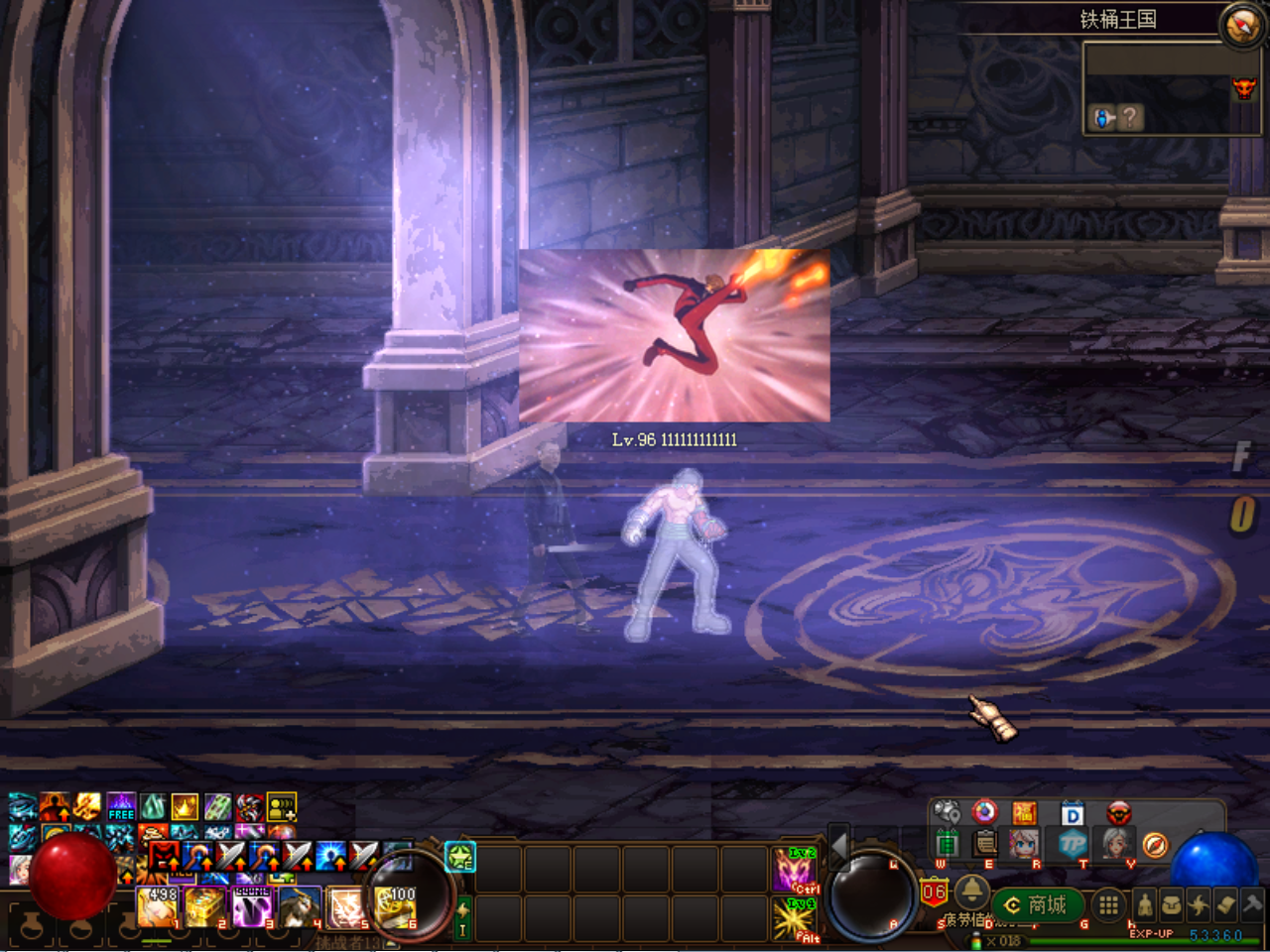Open the inventory bag icon next to character icon
The width and height of the screenshot is (1270, 952).
[x=1174, y=903]
